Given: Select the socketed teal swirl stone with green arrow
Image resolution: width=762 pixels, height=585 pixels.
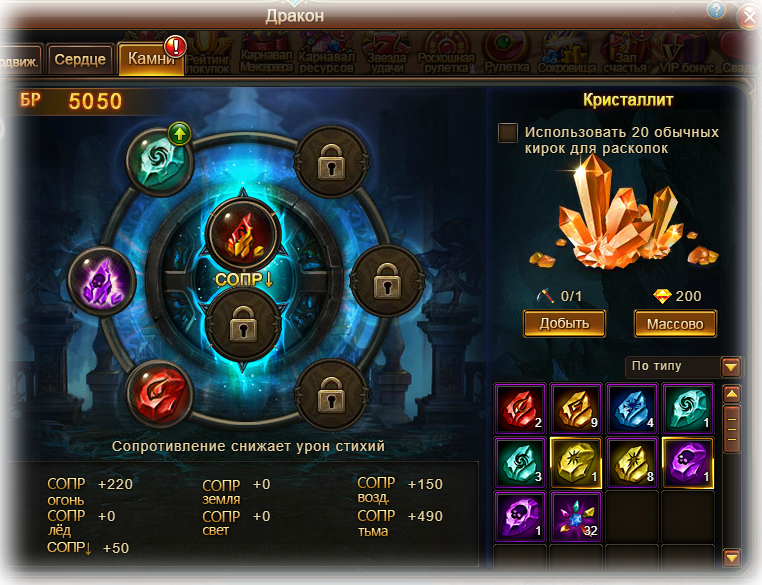Looking at the screenshot, I should [160, 158].
